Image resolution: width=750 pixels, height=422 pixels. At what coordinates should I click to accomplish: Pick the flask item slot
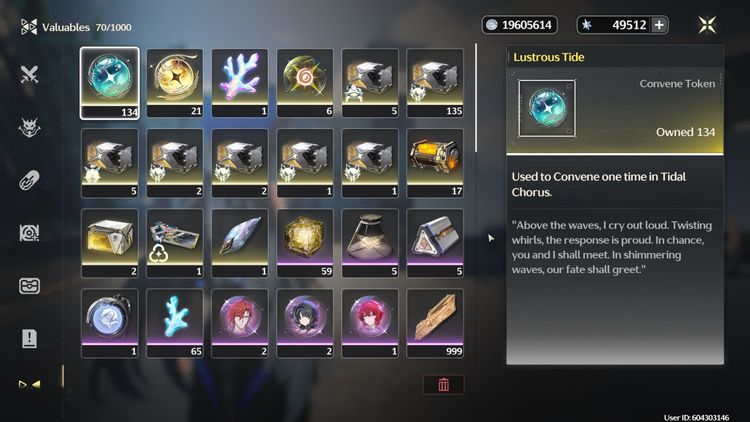coord(369,243)
